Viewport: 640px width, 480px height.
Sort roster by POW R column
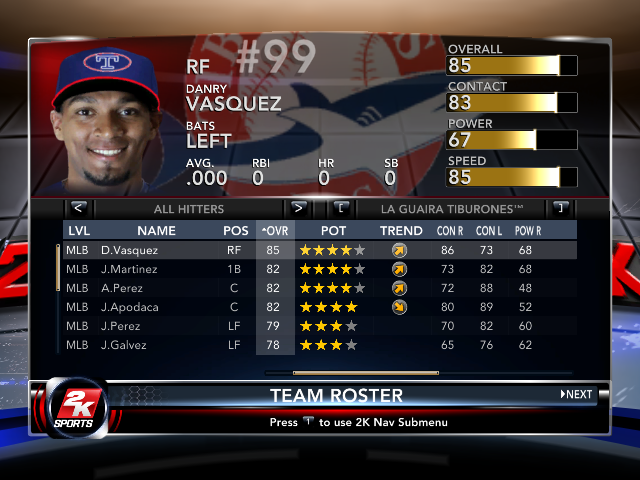(528, 231)
